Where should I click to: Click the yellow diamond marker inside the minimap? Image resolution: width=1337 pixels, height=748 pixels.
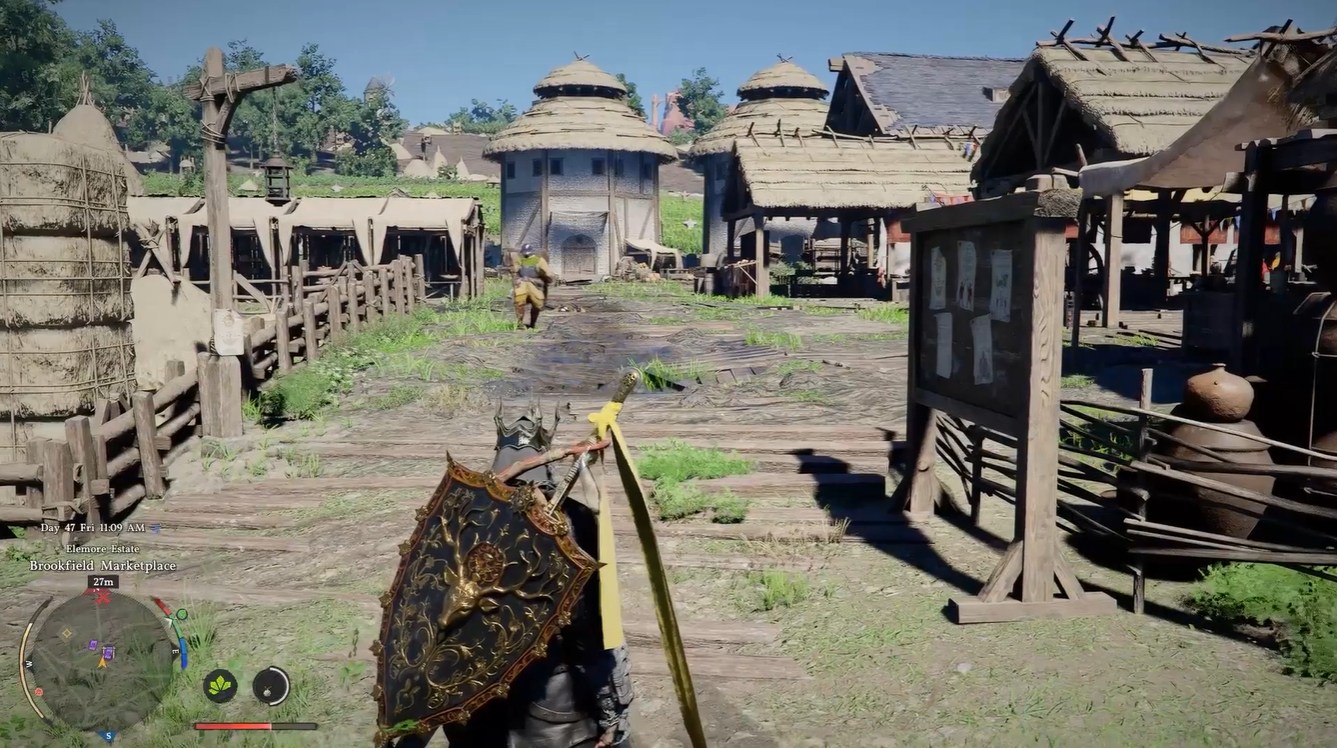(66, 633)
